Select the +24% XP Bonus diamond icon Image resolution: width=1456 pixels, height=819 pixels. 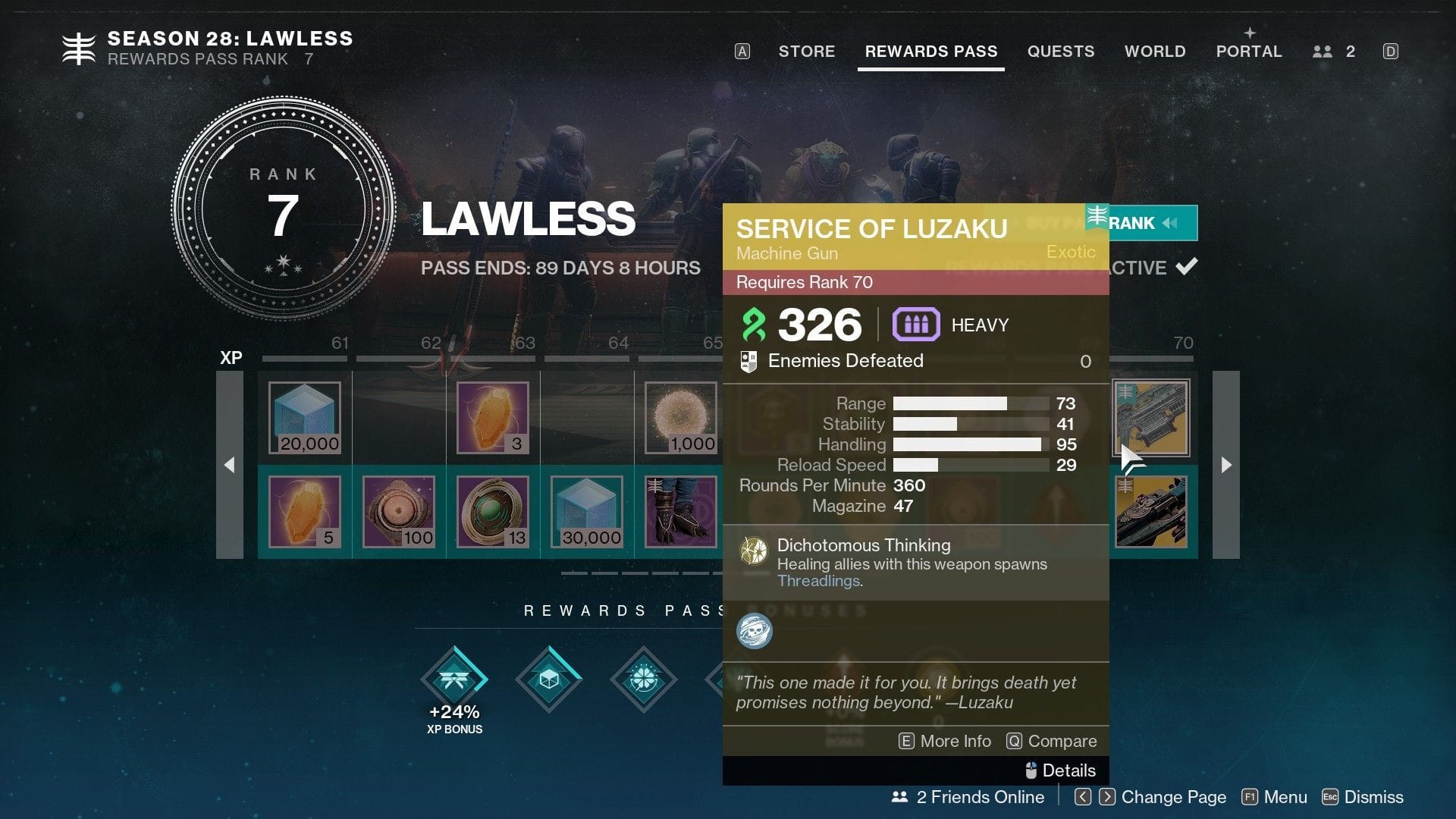pos(454,680)
